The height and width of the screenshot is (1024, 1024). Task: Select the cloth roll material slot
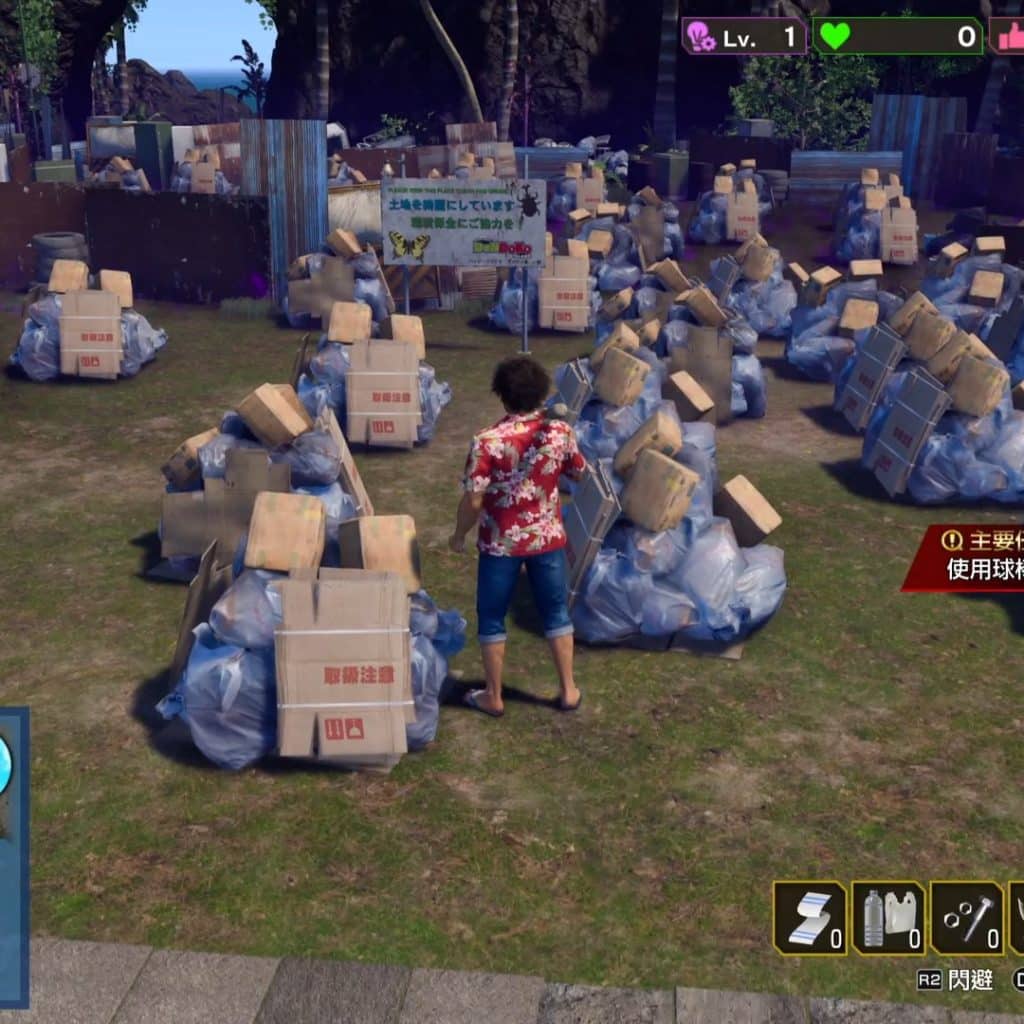[810, 917]
